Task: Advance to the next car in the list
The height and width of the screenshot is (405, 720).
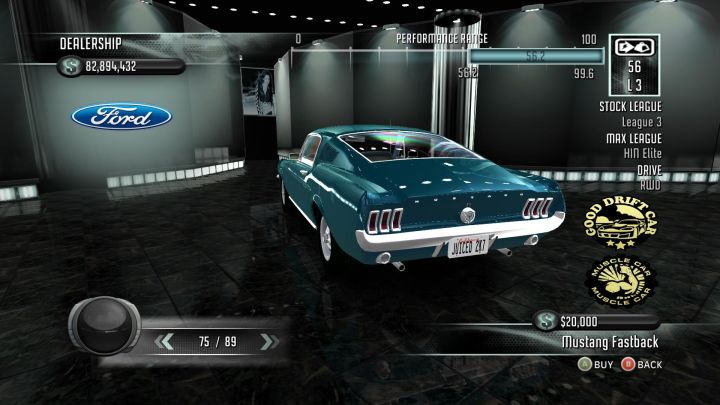Action: coord(266,342)
